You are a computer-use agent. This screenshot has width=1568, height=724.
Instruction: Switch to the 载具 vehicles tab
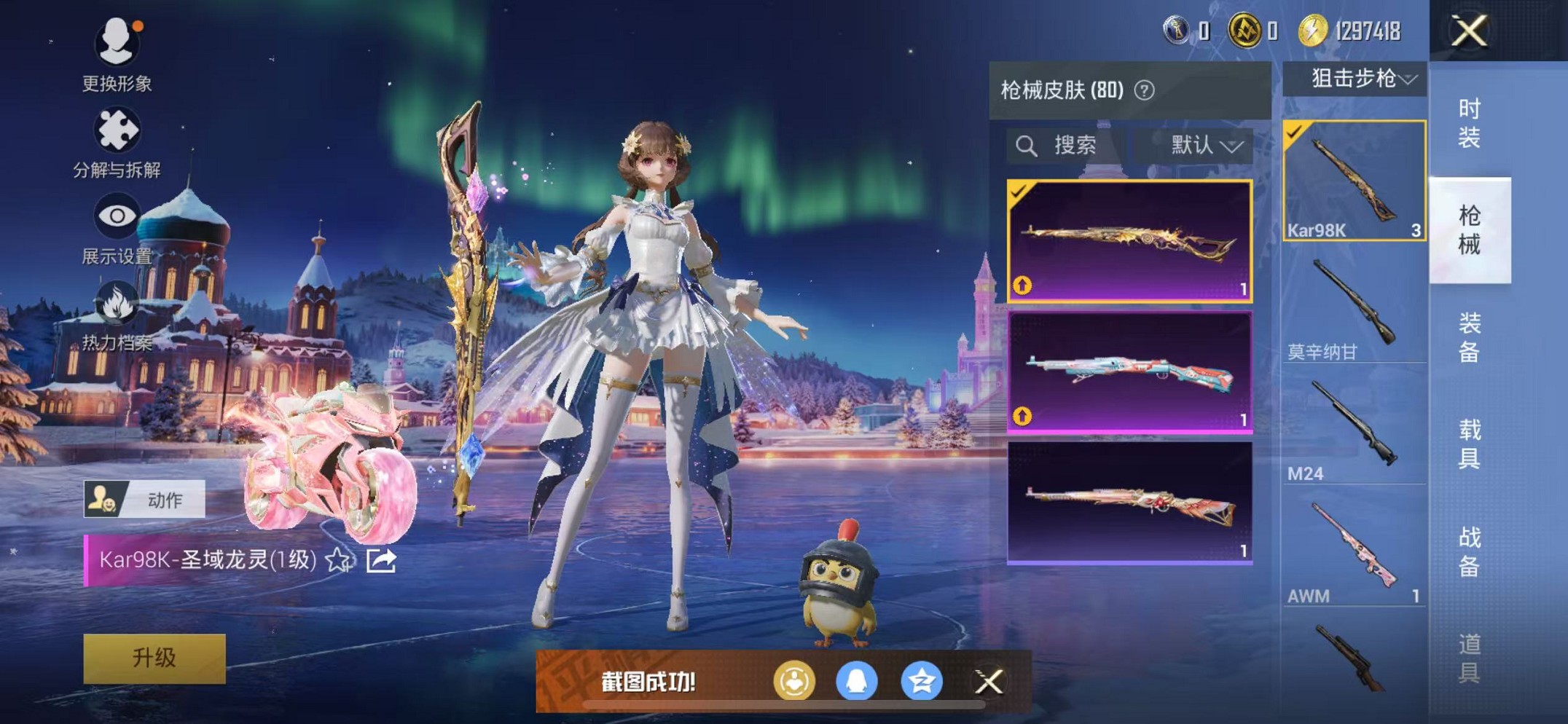click(x=1469, y=444)
